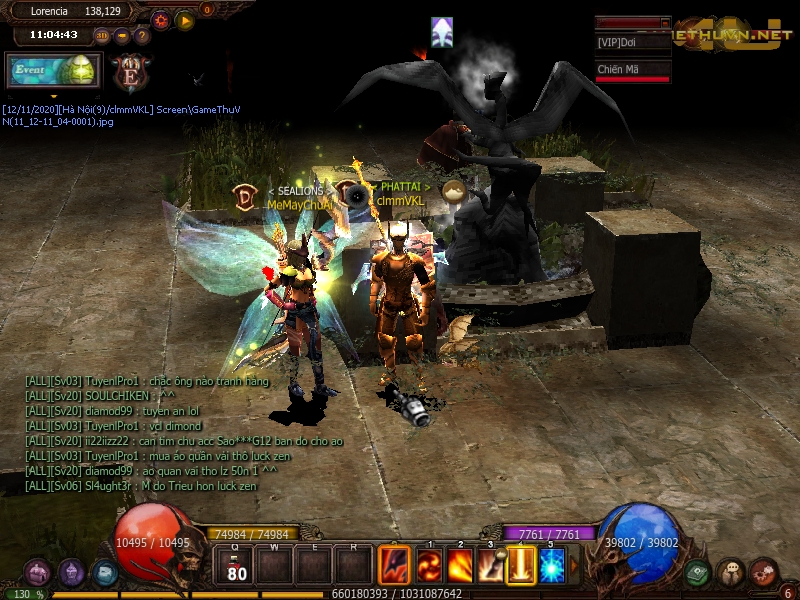Open the gear settings button
Image resolution: width=800 pixels, height=600 pixels.
tap(161, 19)
